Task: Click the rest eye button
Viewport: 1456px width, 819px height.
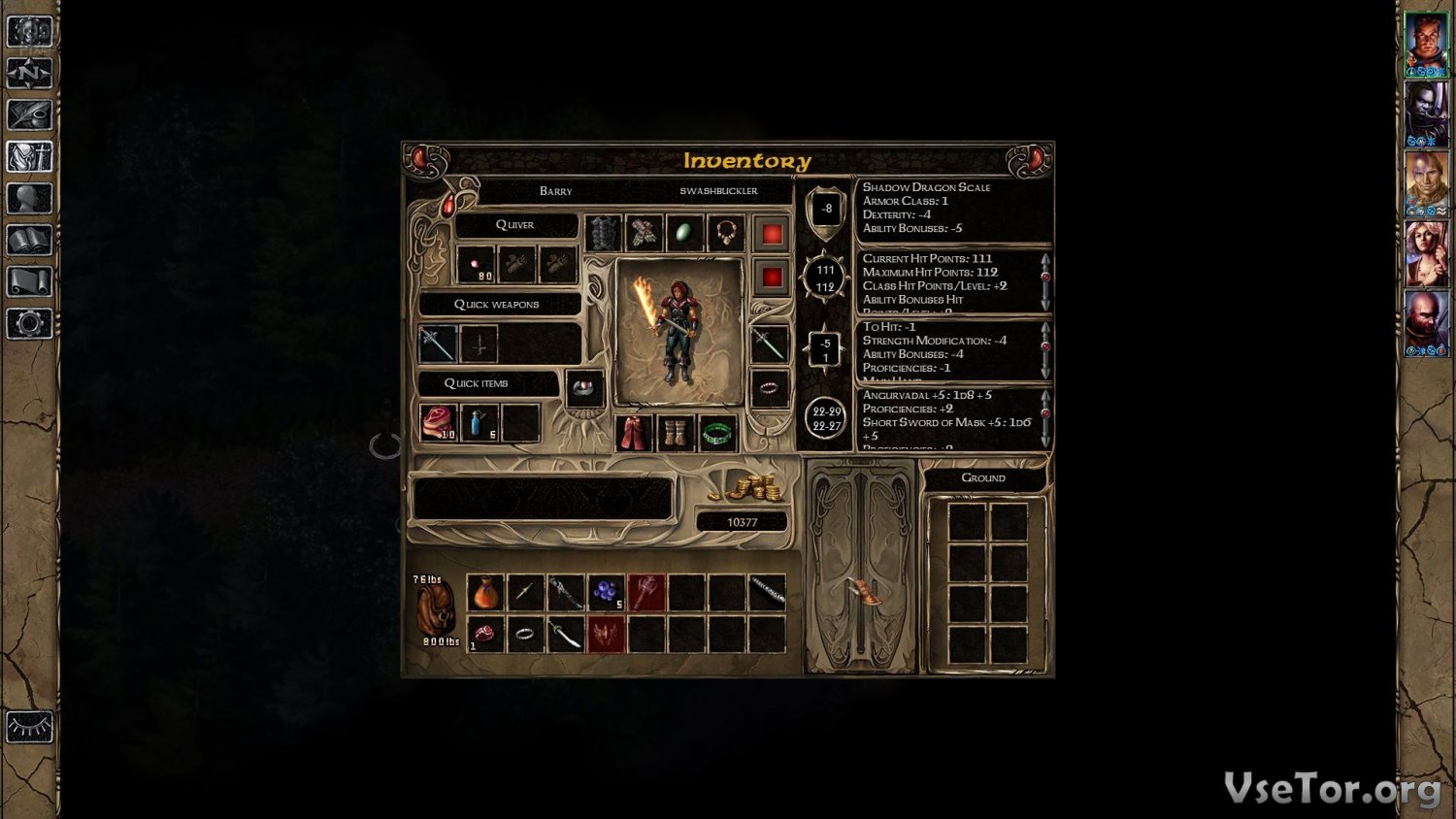Action: pos(29,727)
